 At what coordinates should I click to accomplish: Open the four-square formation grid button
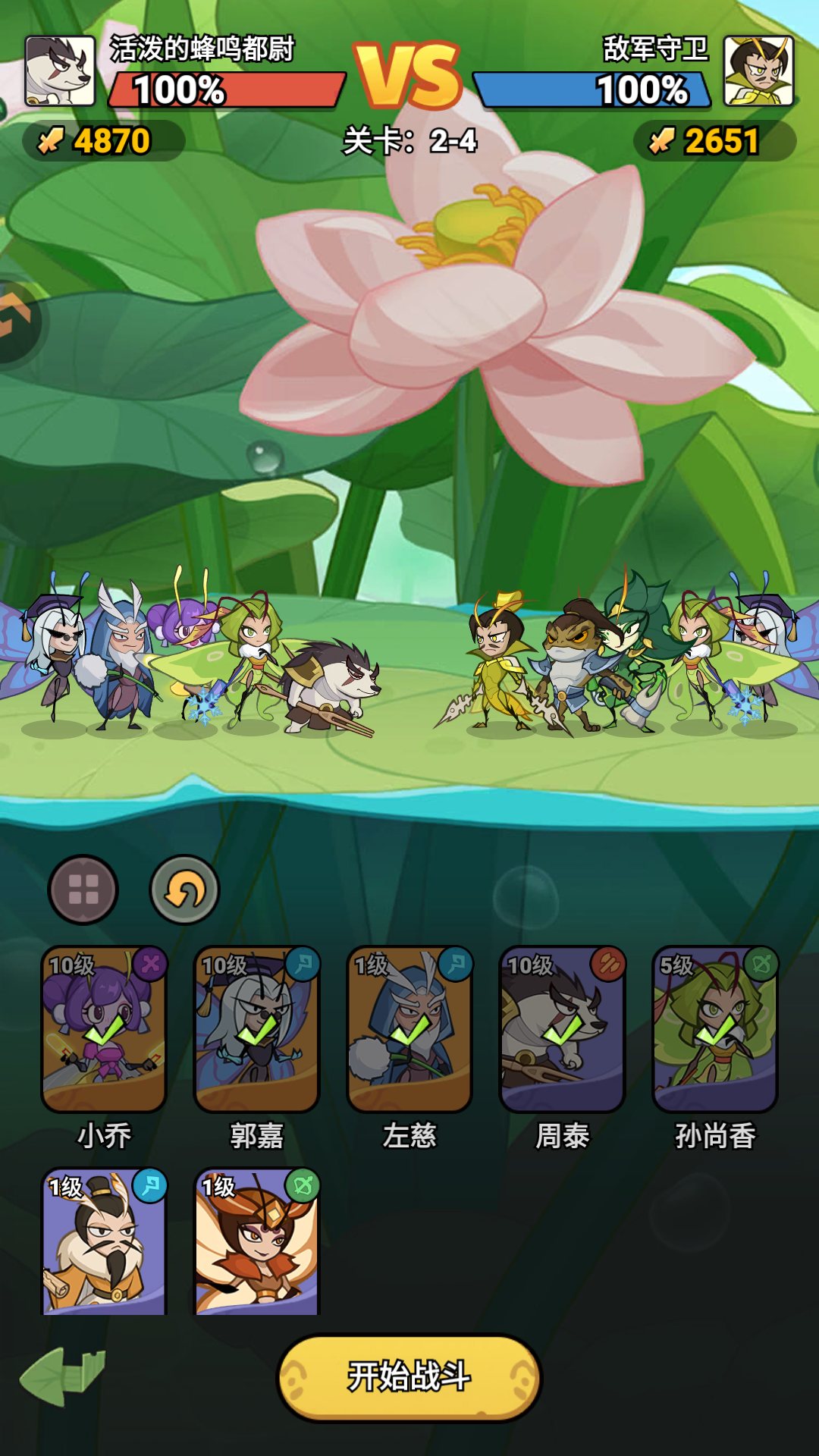pyautogui.click(x=83, y=890)
